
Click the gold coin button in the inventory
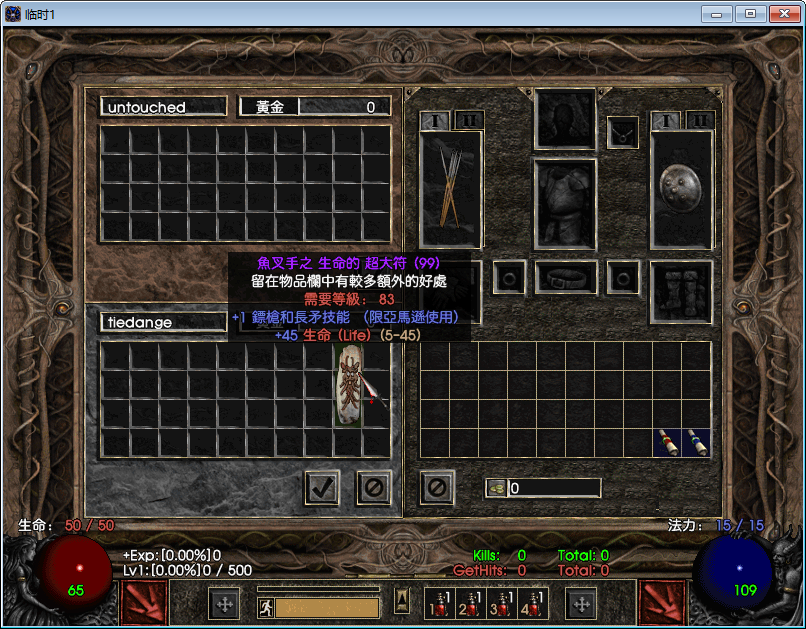tap(496, 488)
